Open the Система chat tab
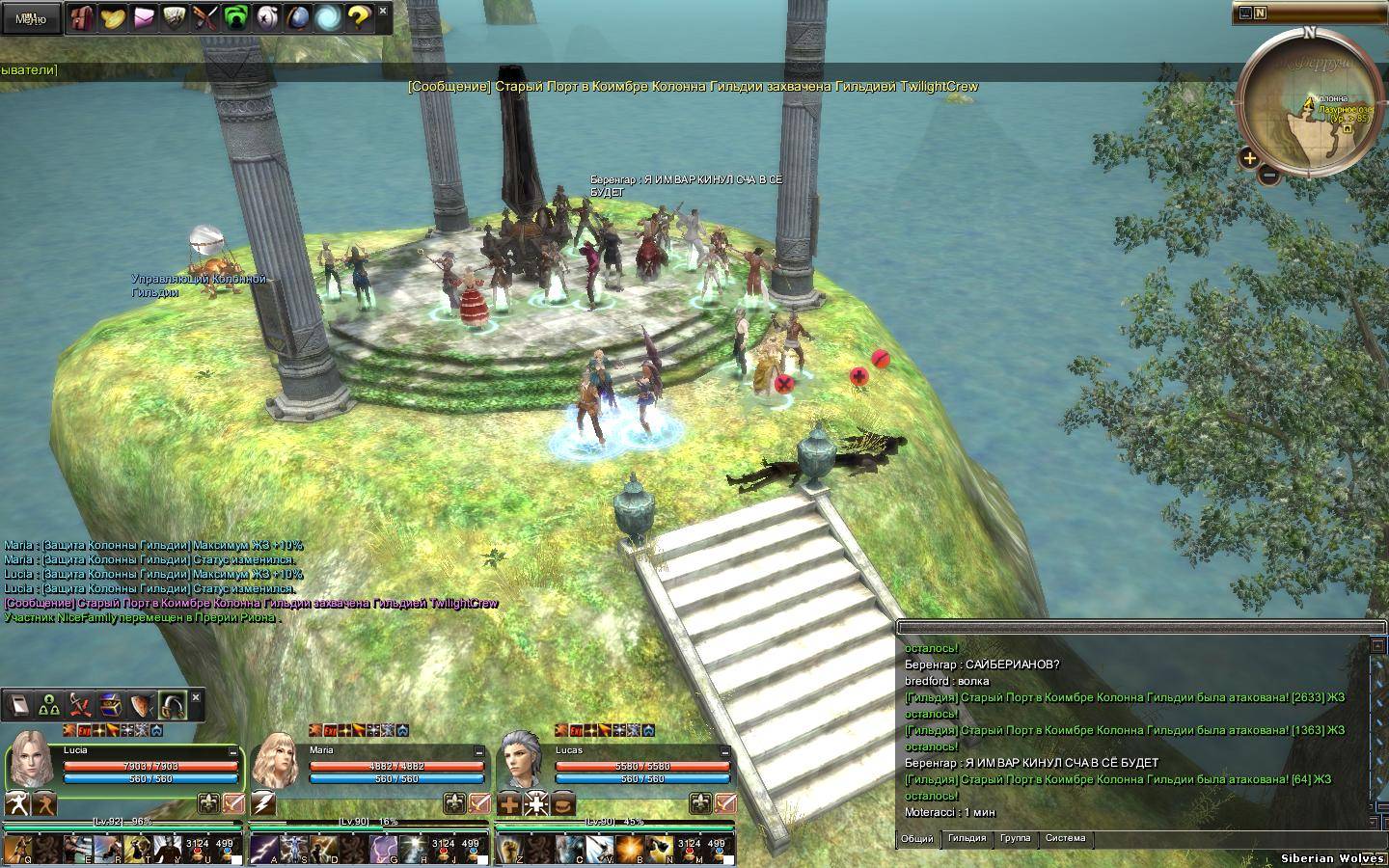 1065,838
